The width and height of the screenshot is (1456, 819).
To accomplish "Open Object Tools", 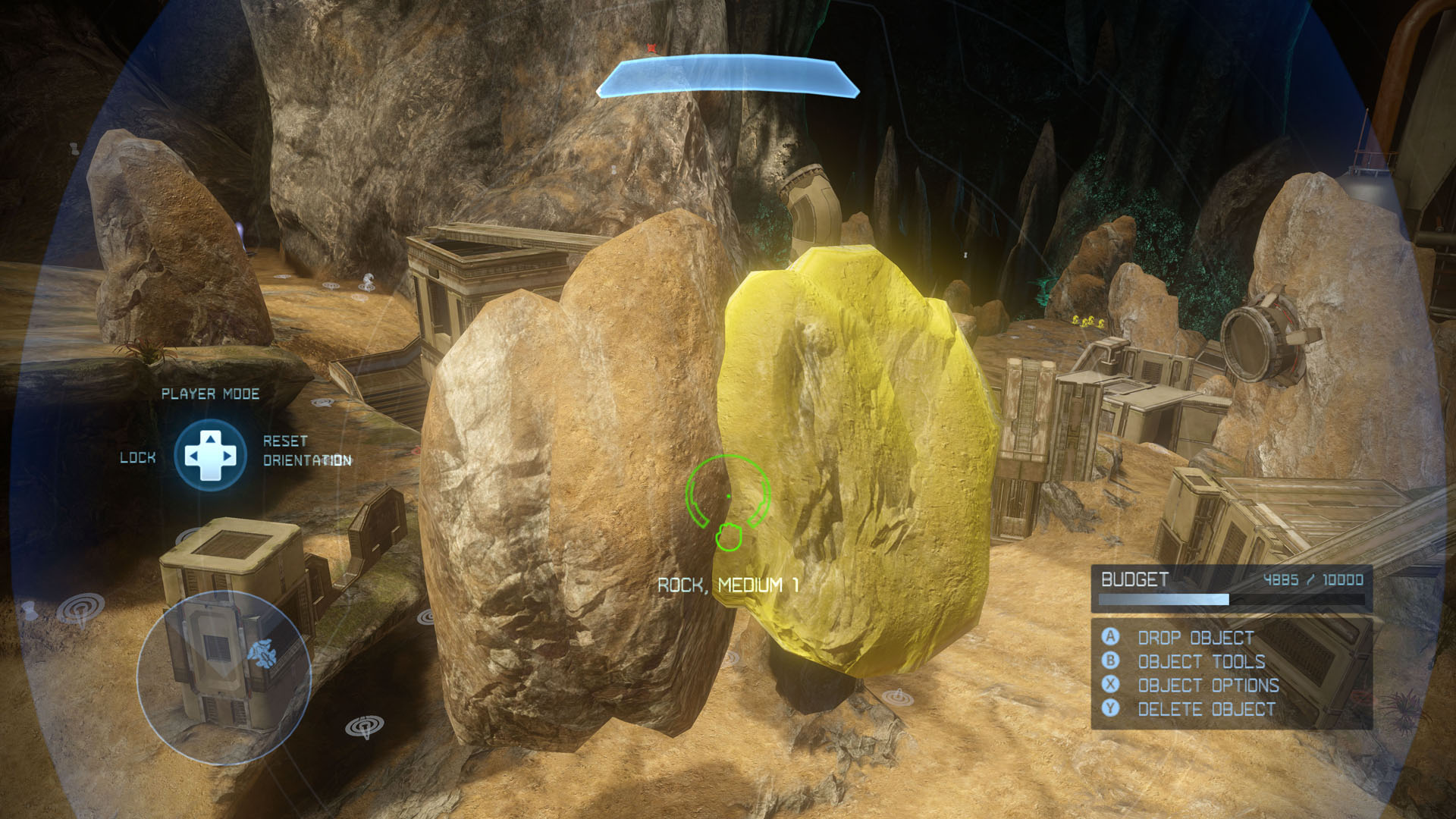I will pos(1200,661).
